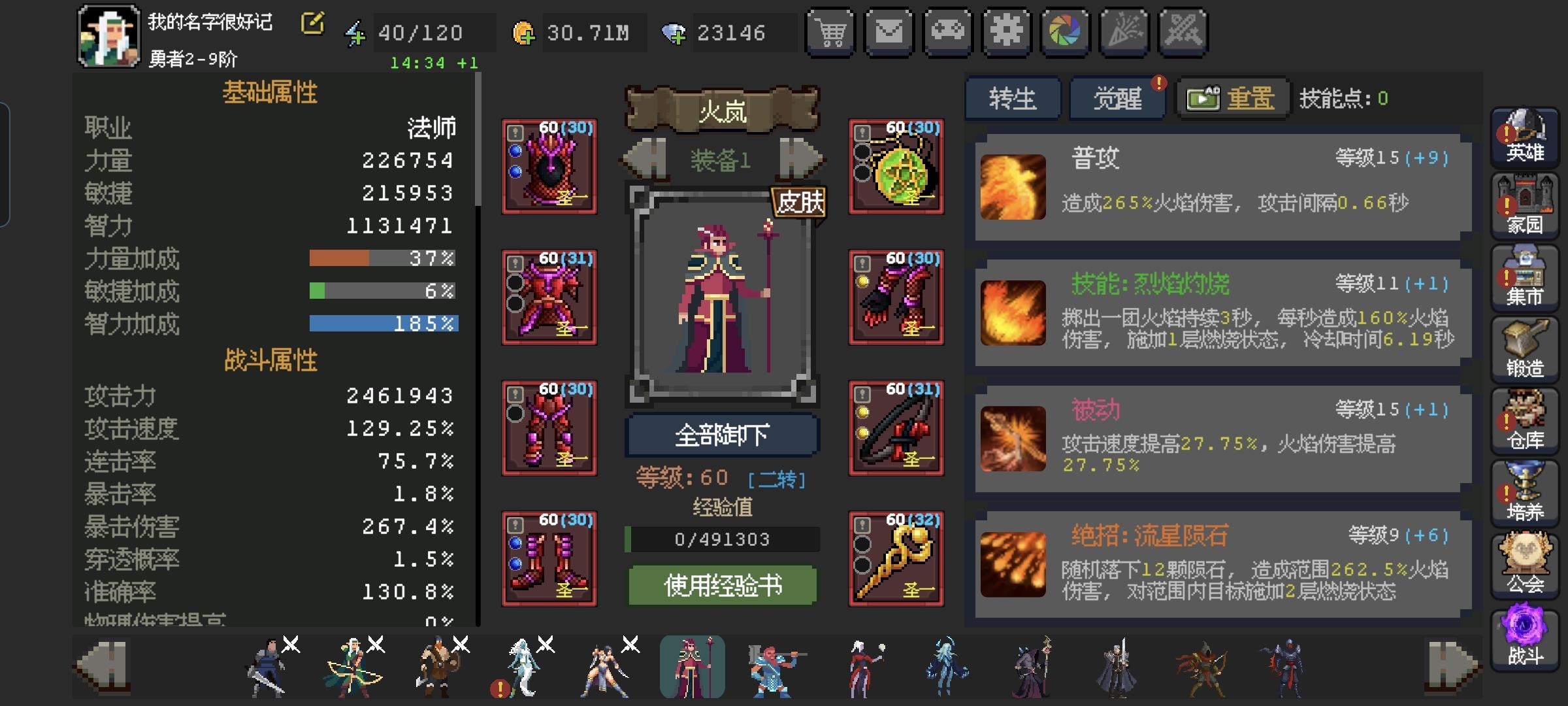
Task: Open the 觉醒 awakening tab
Action: click(x=1117, y=99)
